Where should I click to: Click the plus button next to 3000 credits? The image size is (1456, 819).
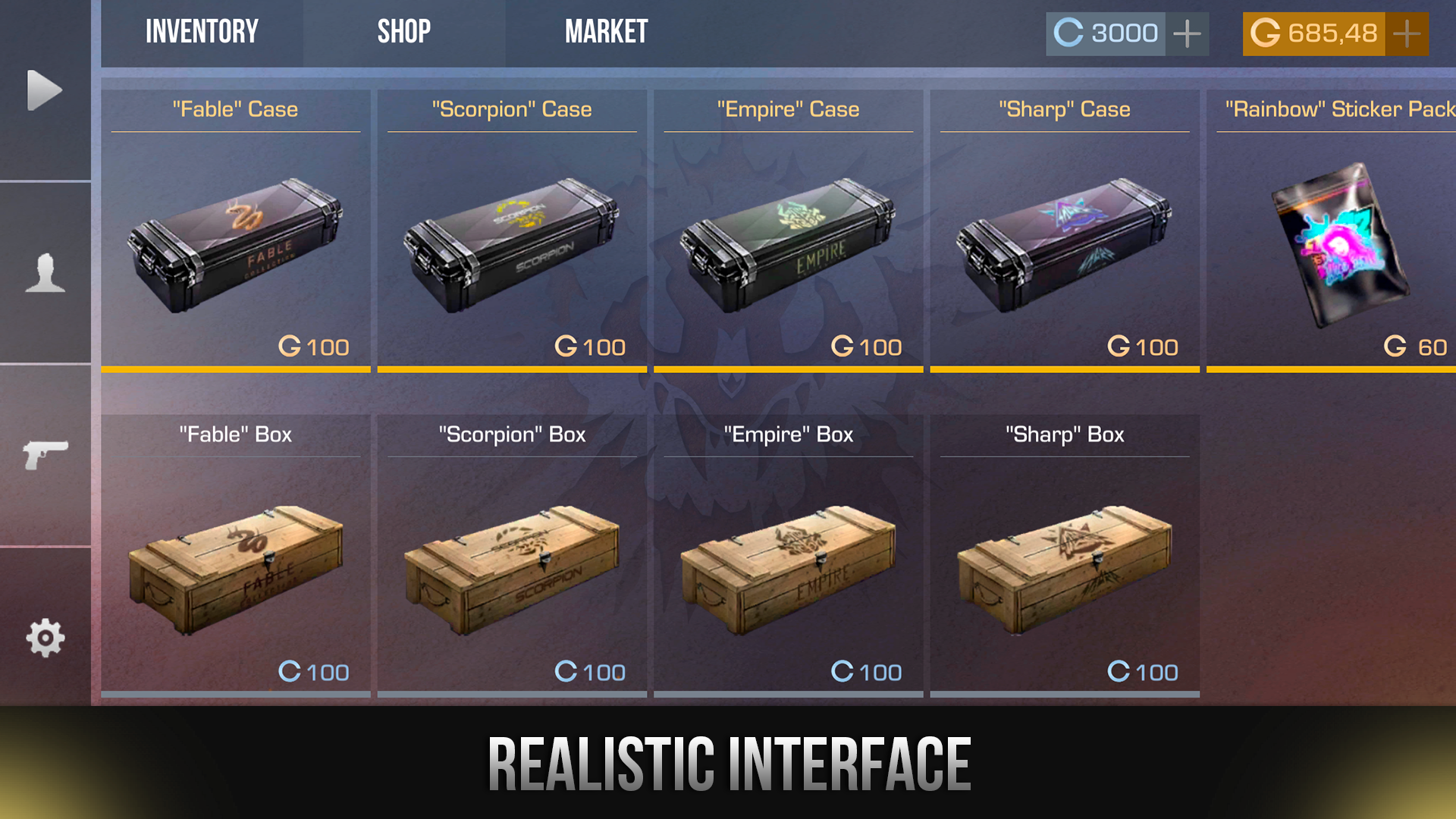point(1185,33)
